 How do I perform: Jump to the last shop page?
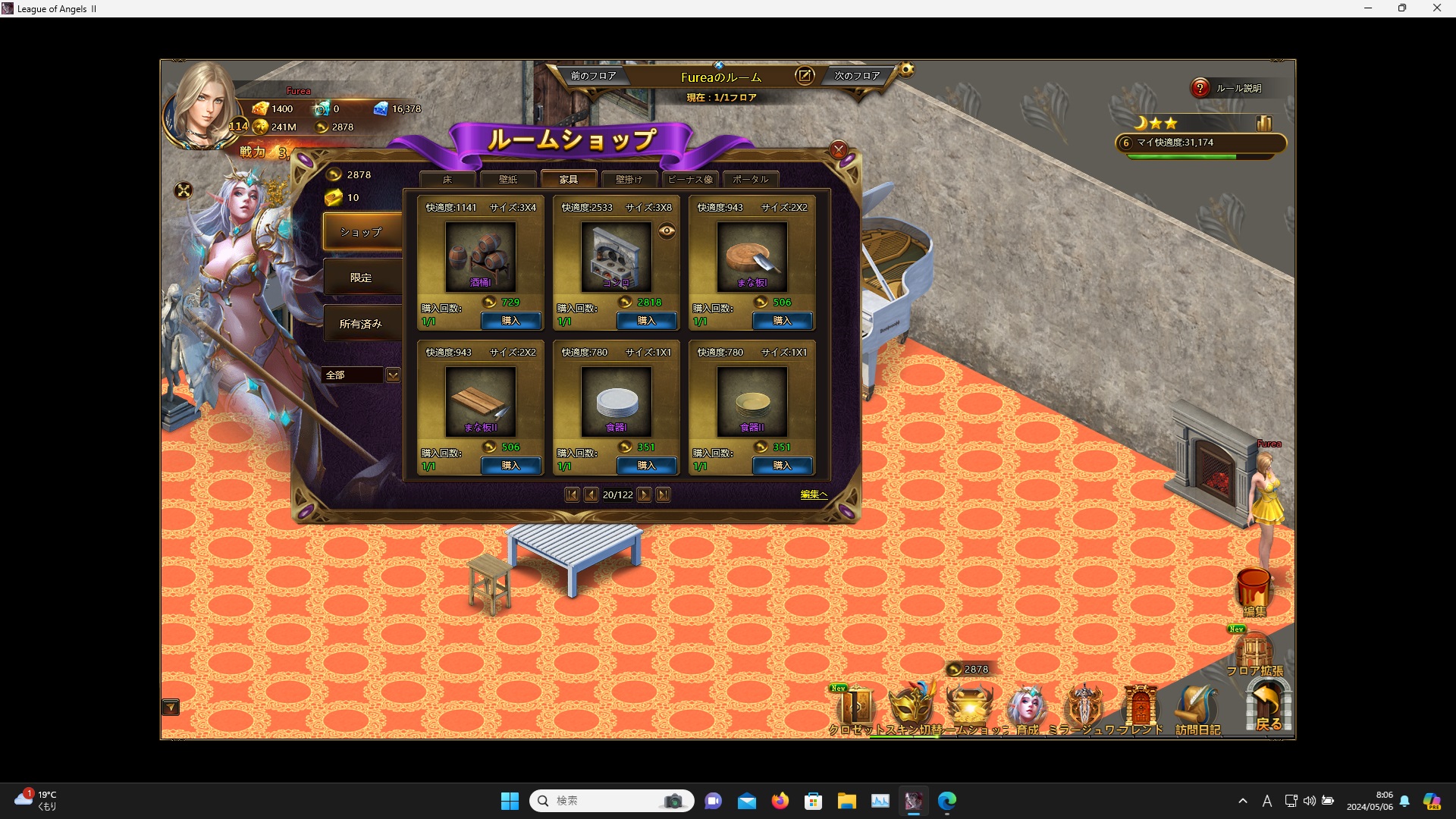click(663, 495)
